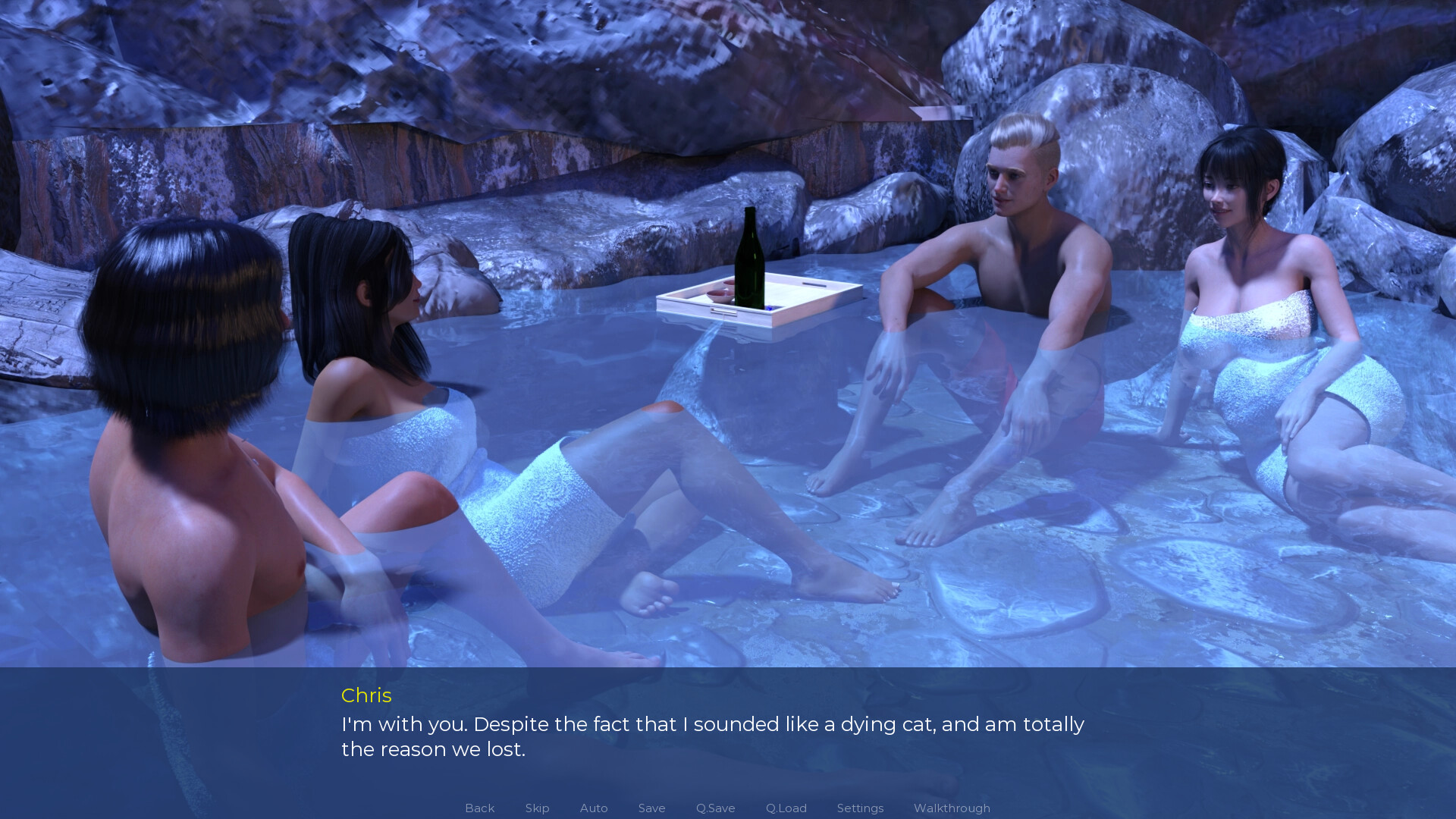The height and width of the screenshot is (819, 1456).
Task: Save your progress with Save
Action: pos(651,808)
